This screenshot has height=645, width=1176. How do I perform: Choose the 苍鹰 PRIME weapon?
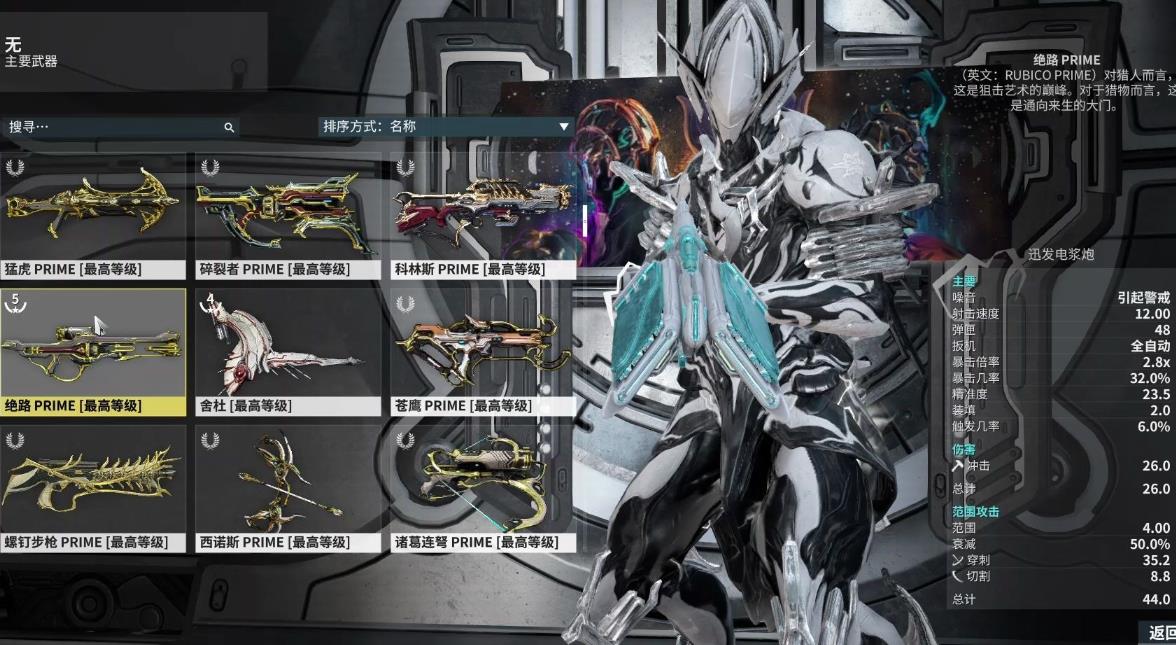point(482,352)
